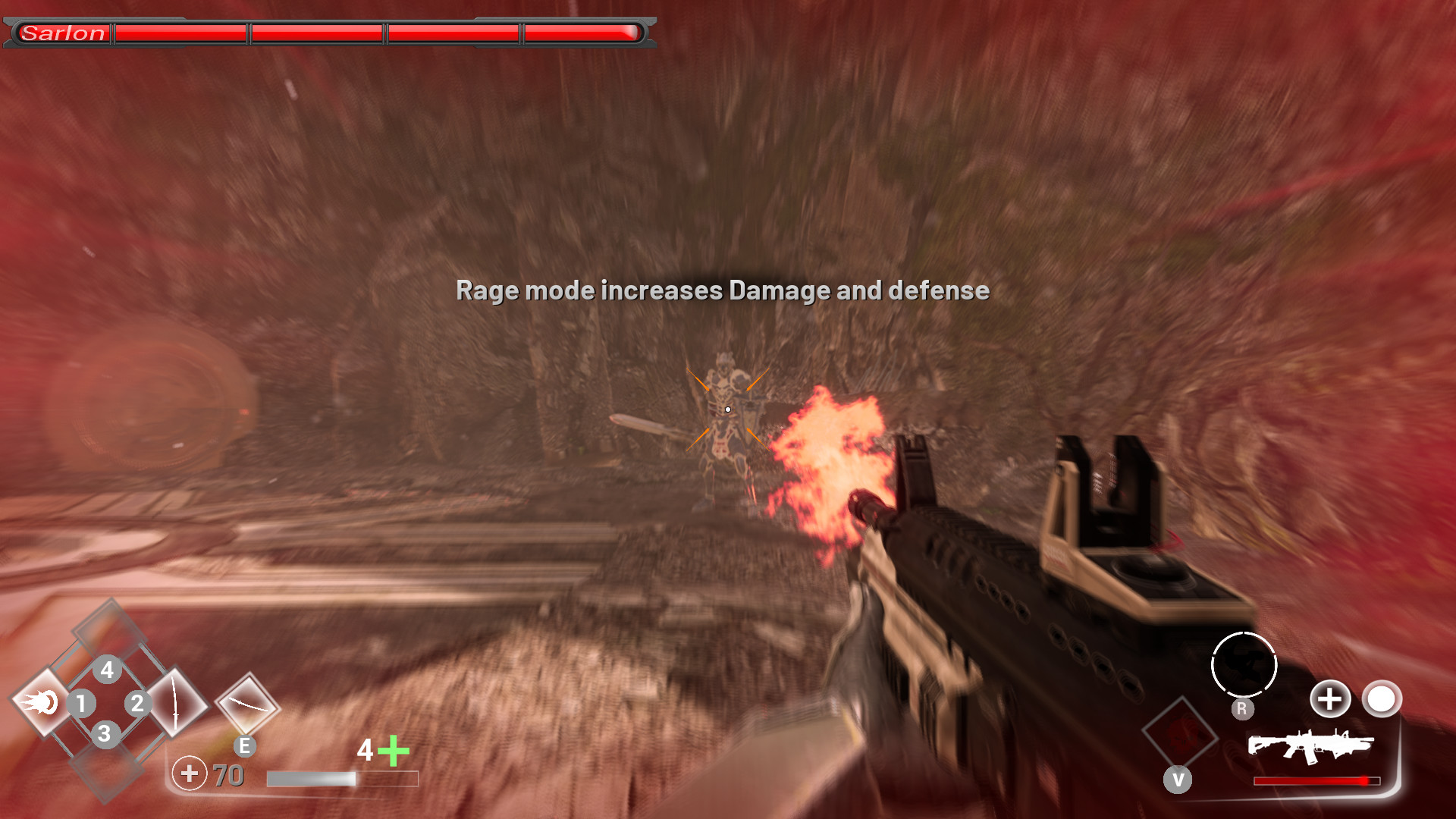Open the white circle indicator near the plus button

click(1382, 700)
